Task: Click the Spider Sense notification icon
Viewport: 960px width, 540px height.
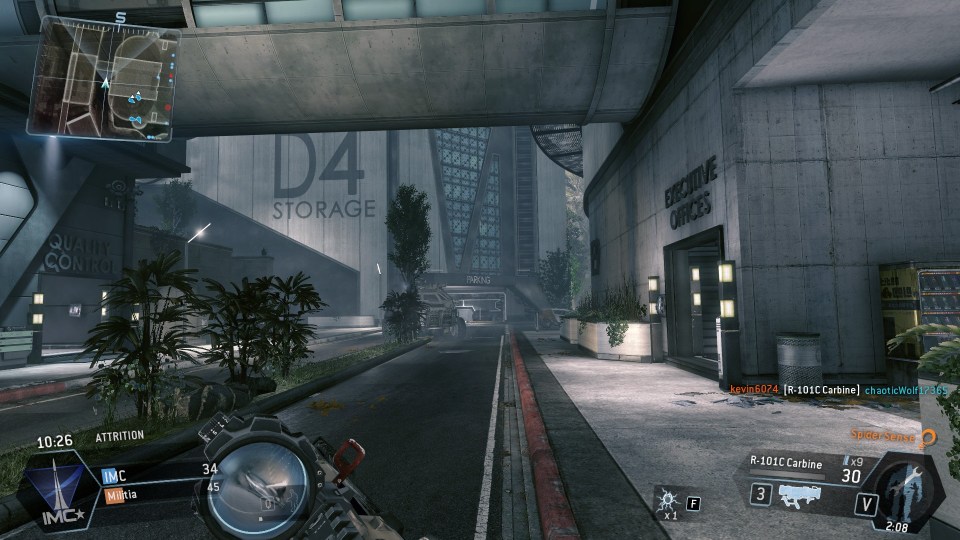Action: 928,437
